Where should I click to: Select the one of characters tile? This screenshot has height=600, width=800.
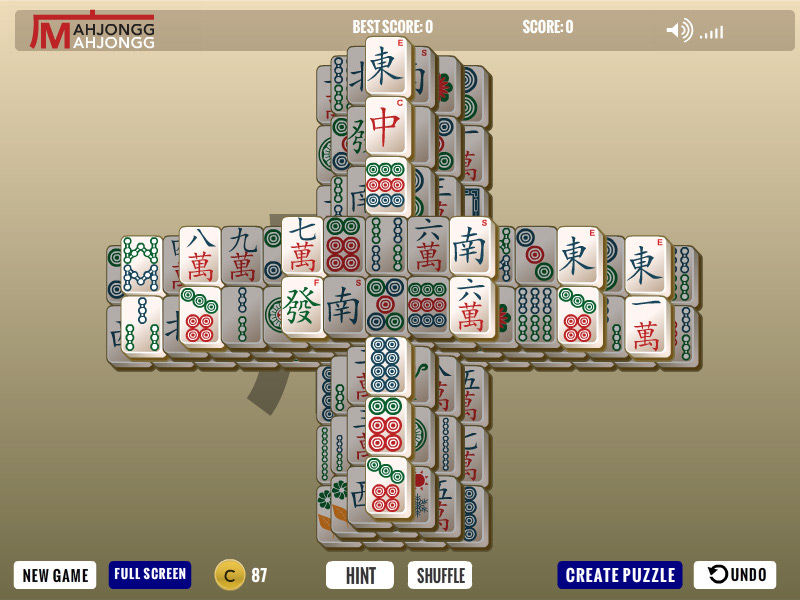646,324
